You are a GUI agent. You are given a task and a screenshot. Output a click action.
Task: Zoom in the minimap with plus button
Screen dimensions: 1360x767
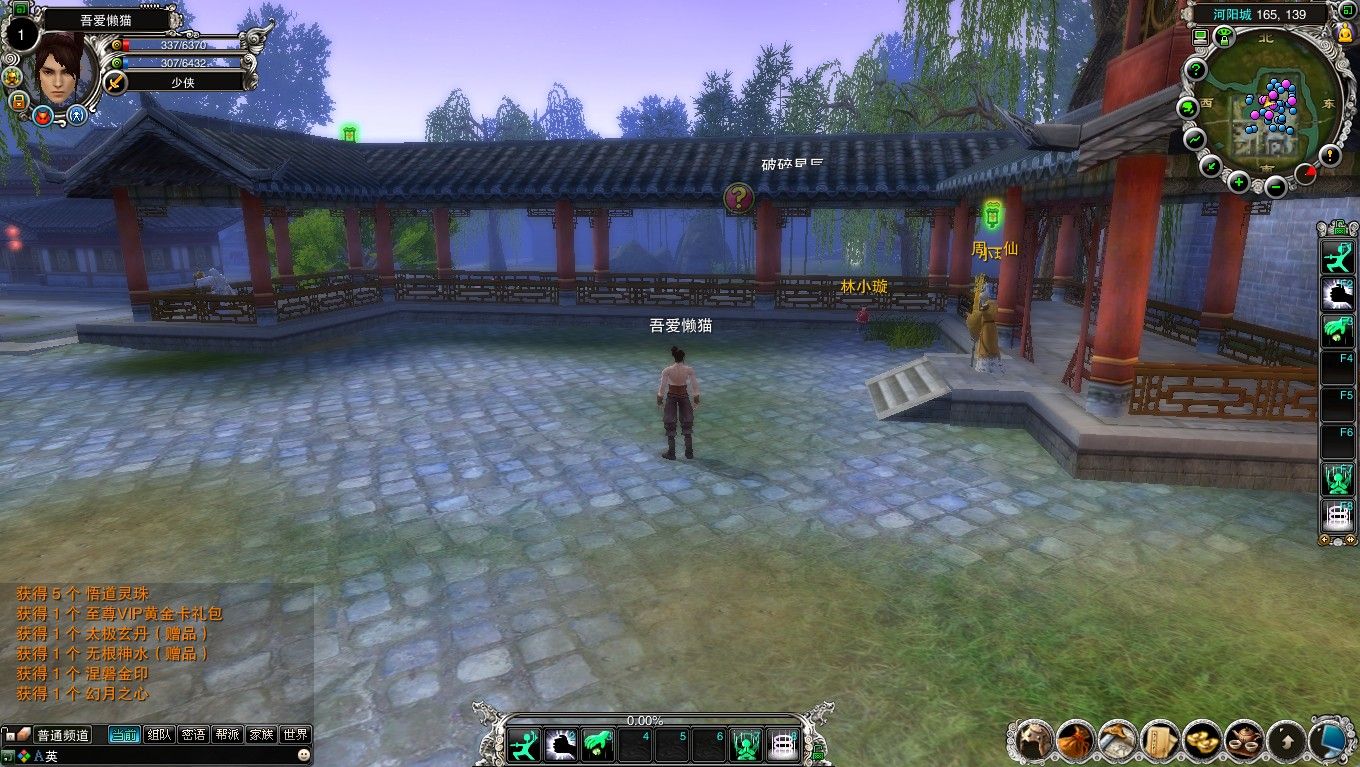pos(1239,181)
